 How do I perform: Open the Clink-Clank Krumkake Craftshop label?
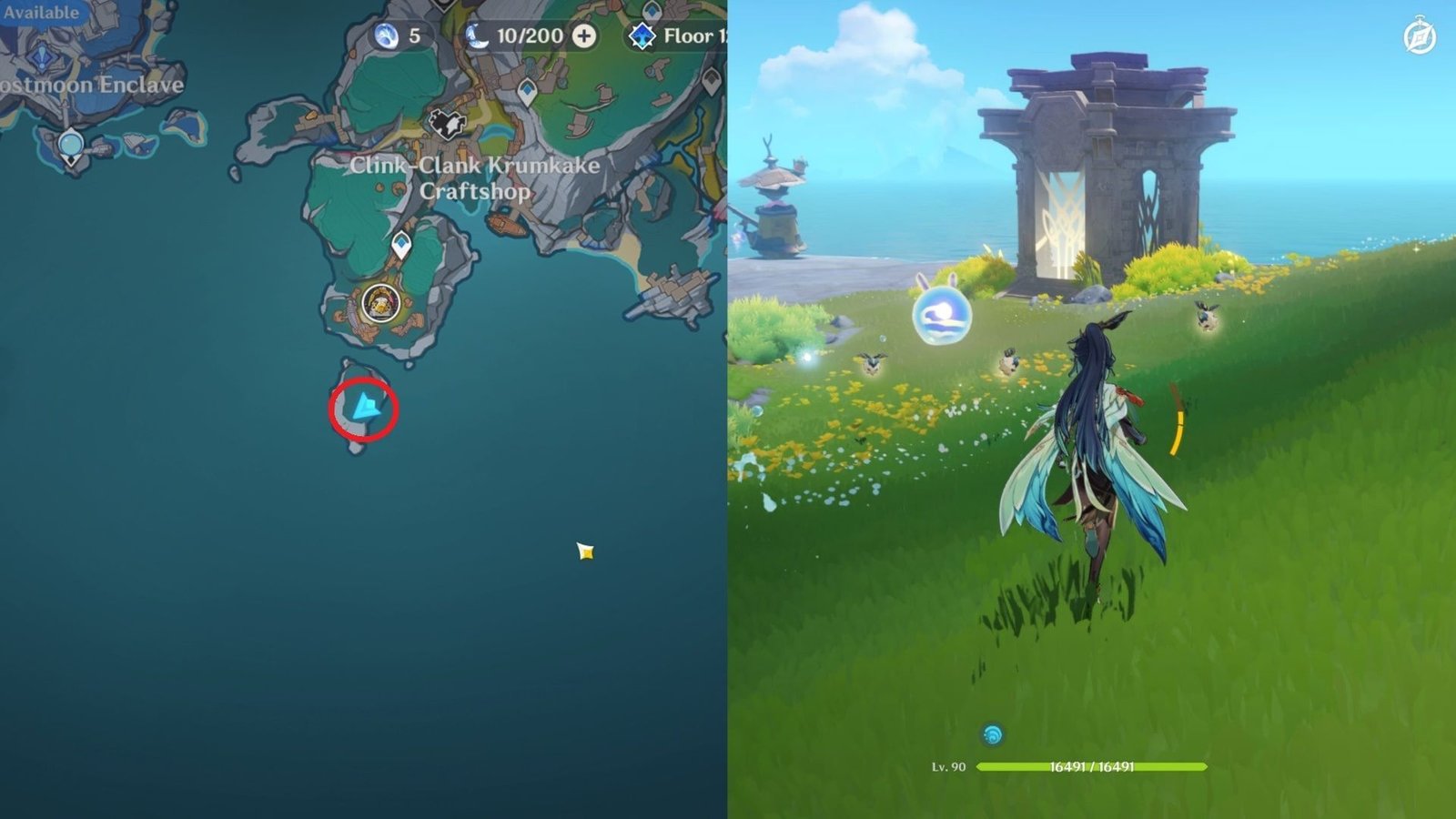pyautogui.click(x=475, y=177)
